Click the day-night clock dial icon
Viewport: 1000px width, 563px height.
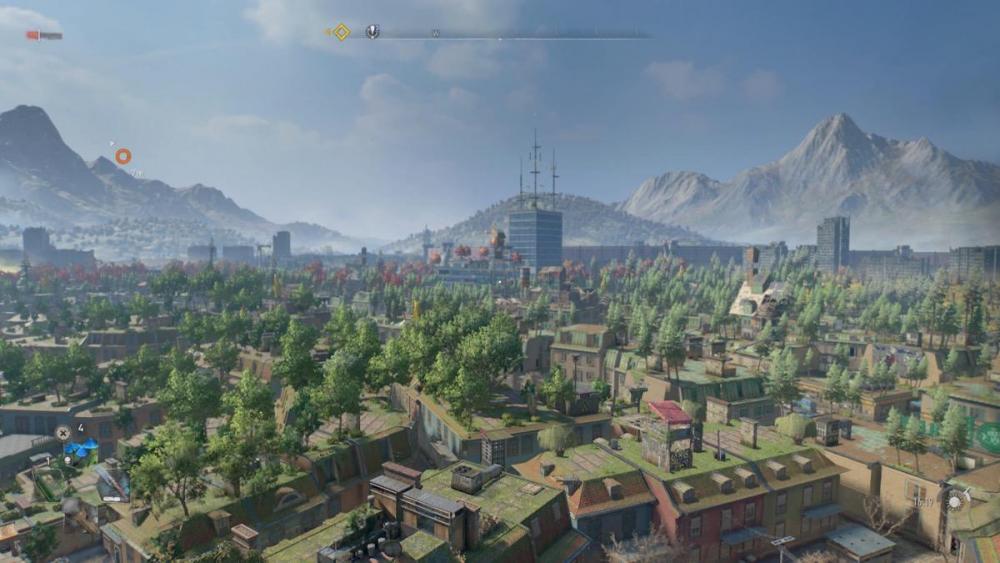tap(955, 502)
